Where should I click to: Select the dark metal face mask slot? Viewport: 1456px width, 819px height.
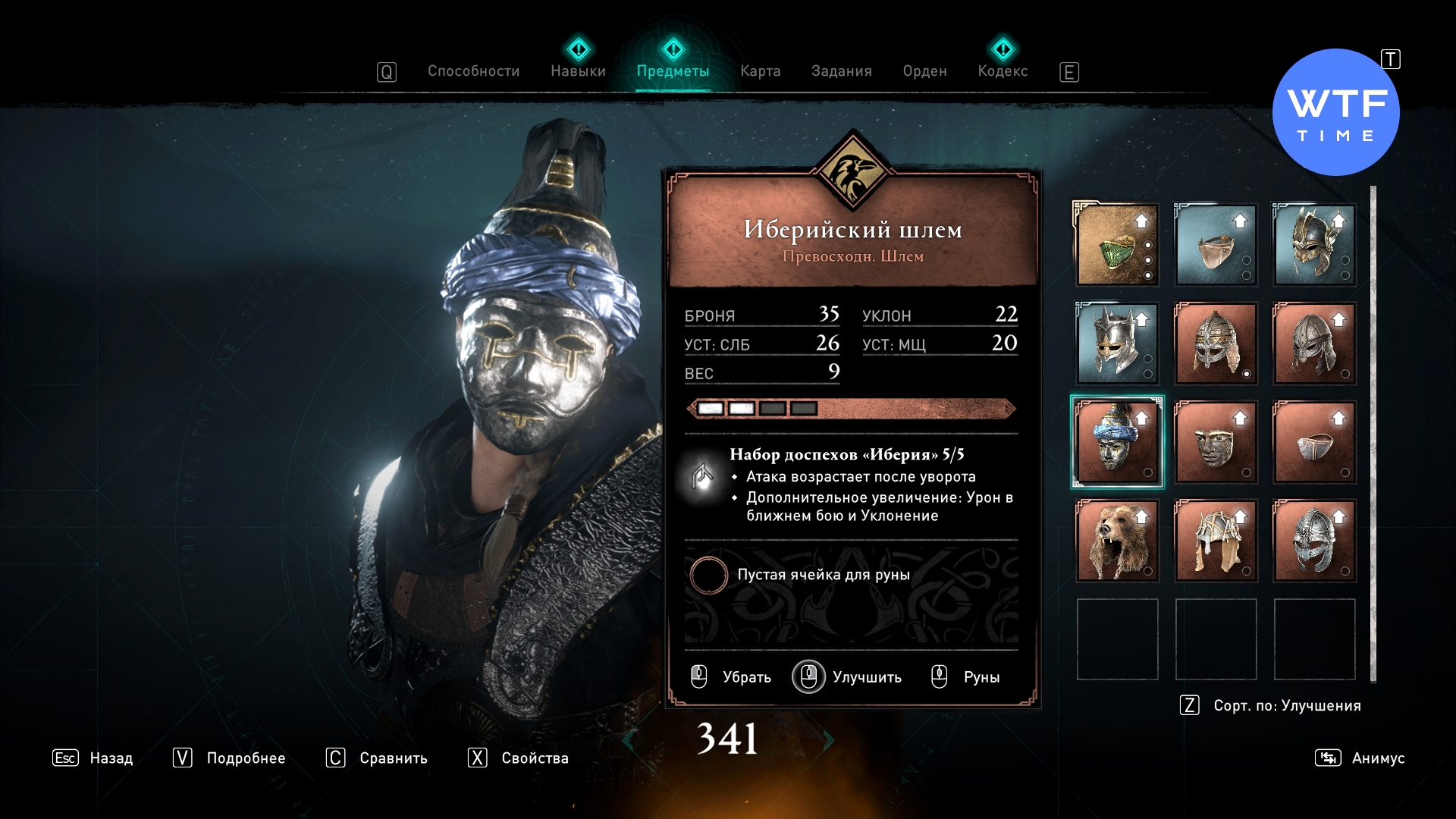(x=1216, y=442)
